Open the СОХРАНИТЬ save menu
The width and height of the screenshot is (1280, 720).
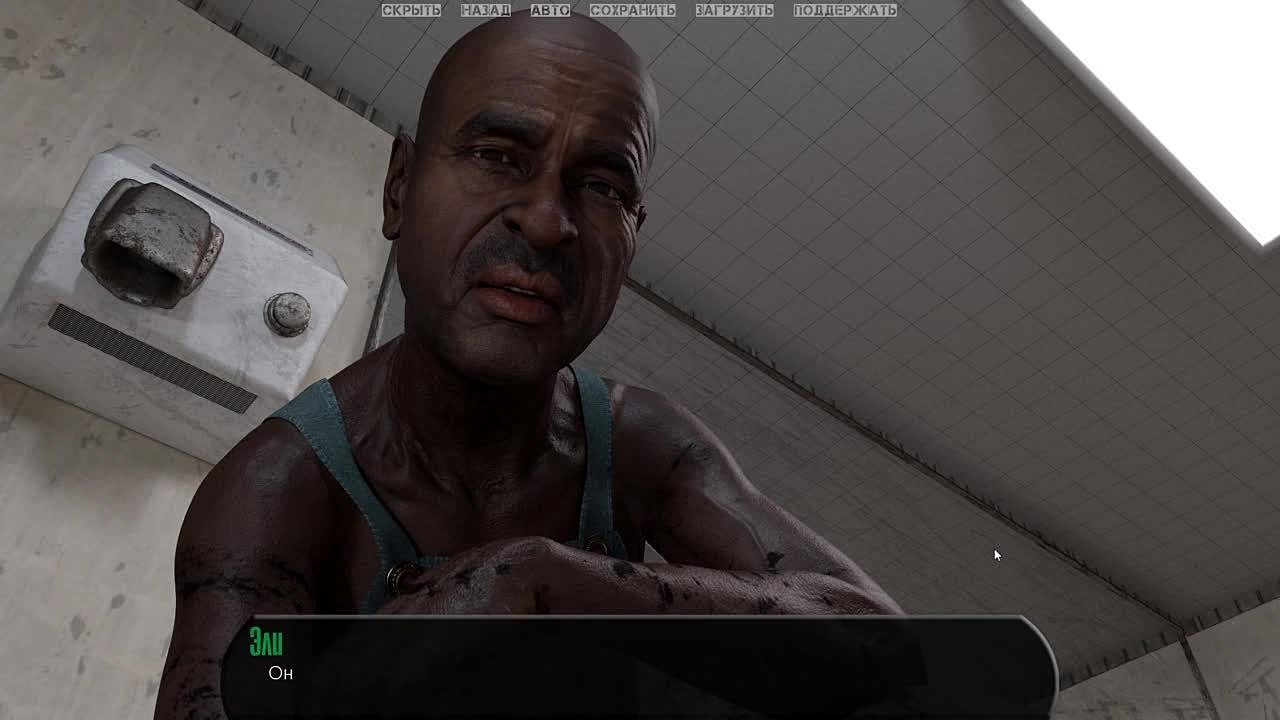(632, 10)
